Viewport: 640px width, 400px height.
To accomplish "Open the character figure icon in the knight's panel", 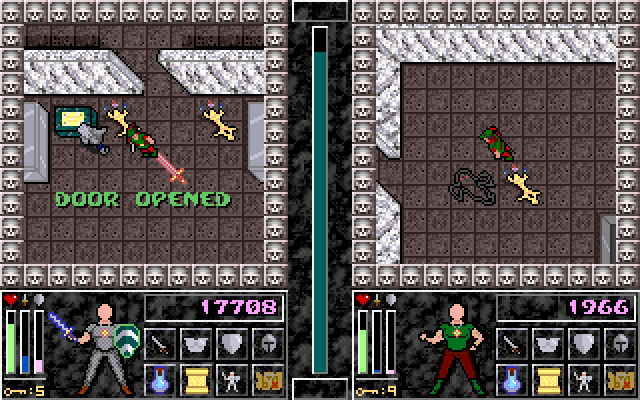I will pyautogui.click(x=231, y=379).
